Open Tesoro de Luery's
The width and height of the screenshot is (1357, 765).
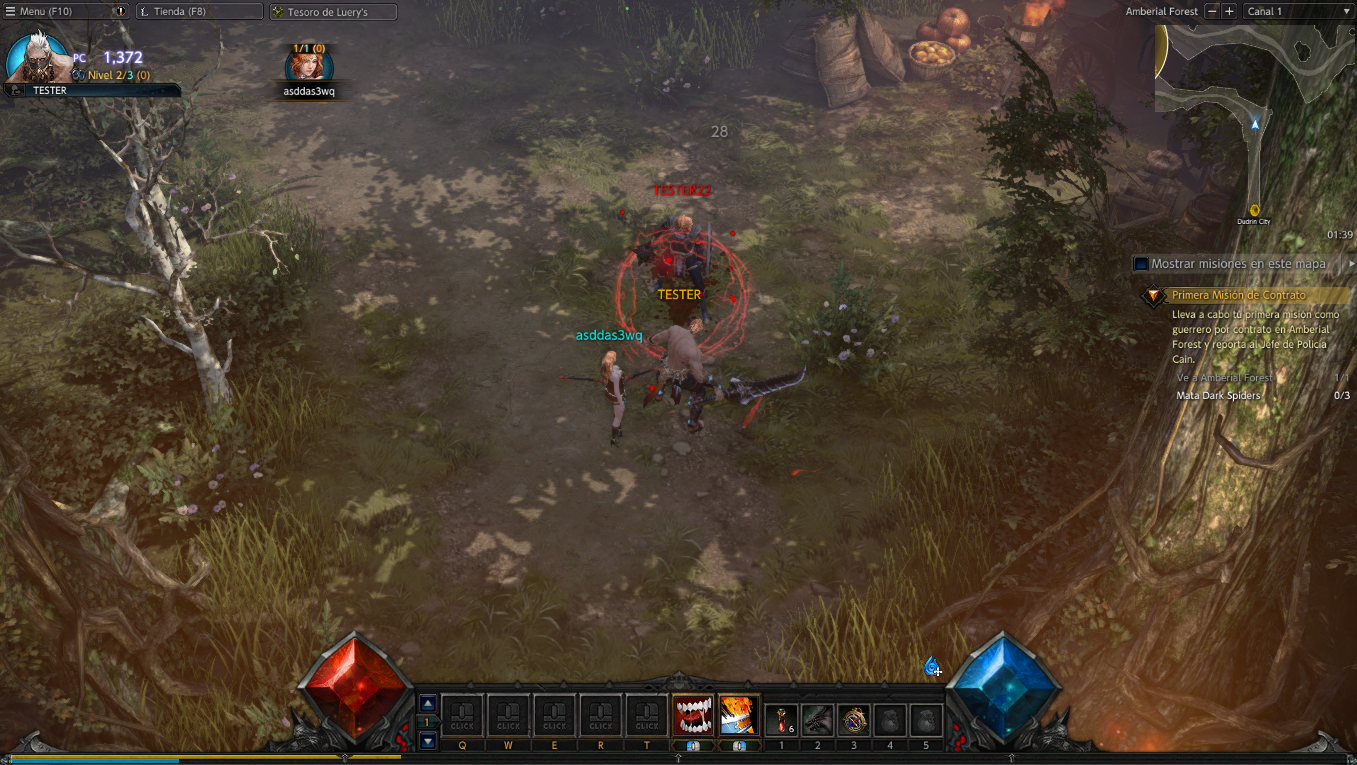333,12
